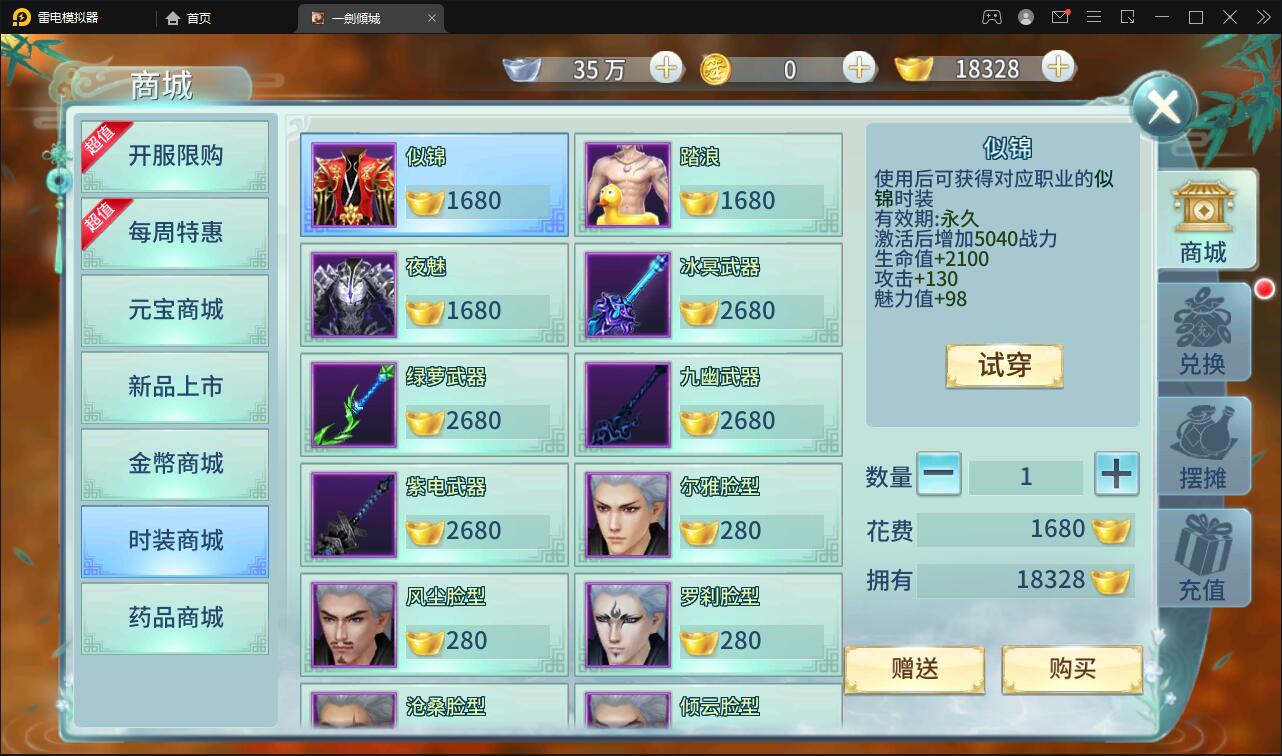Click the plus icon beside ingot total 18328

pyautogui.click(x=1057, y=68)
